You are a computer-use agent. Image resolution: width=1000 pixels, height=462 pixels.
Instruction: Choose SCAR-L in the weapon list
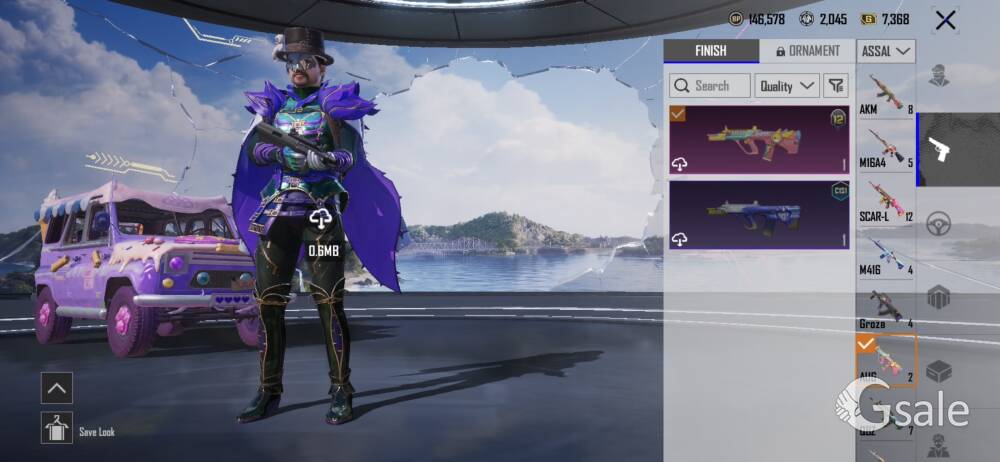click(x=886, y=200)
